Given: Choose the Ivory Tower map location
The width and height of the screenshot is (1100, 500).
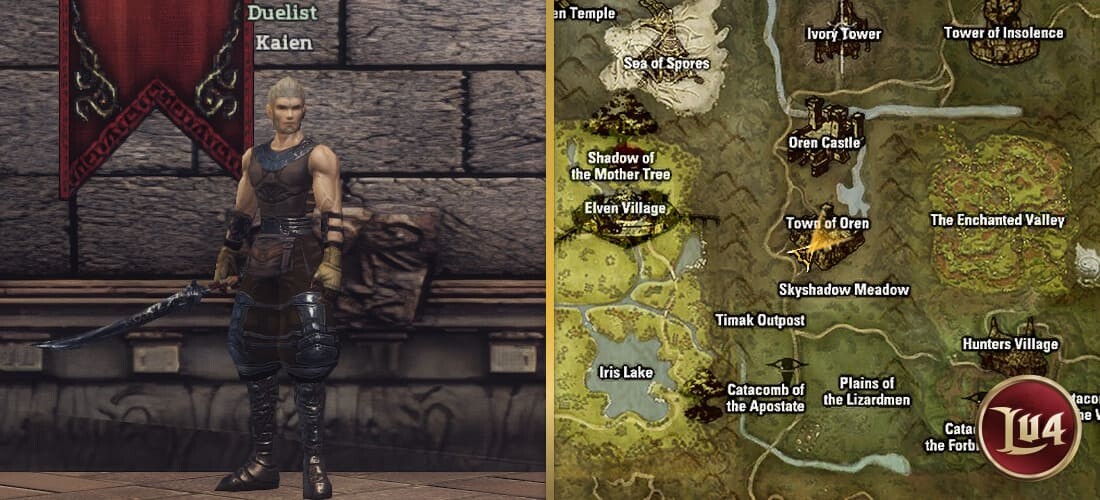Looking at the screenshot, I should pos(844,33).
